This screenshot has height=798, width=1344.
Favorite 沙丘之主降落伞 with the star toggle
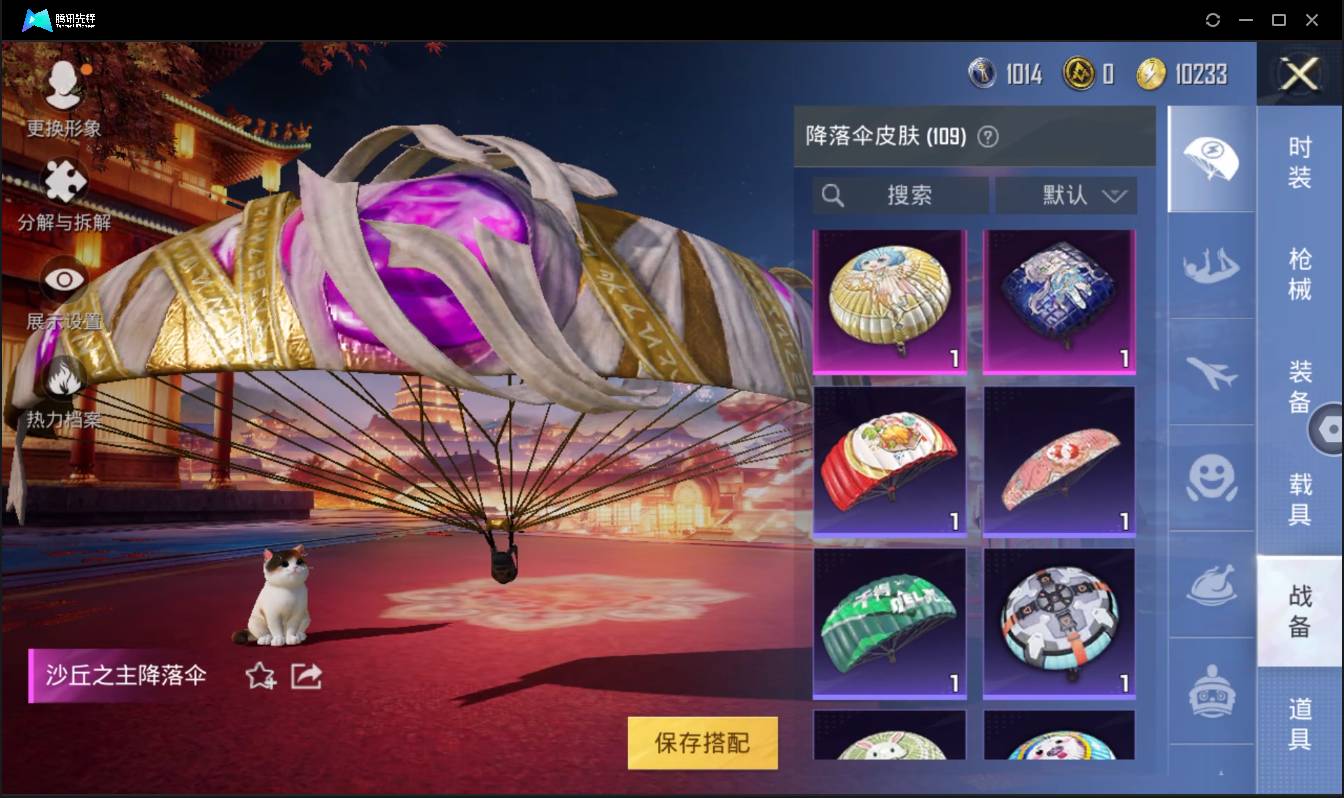258,676
